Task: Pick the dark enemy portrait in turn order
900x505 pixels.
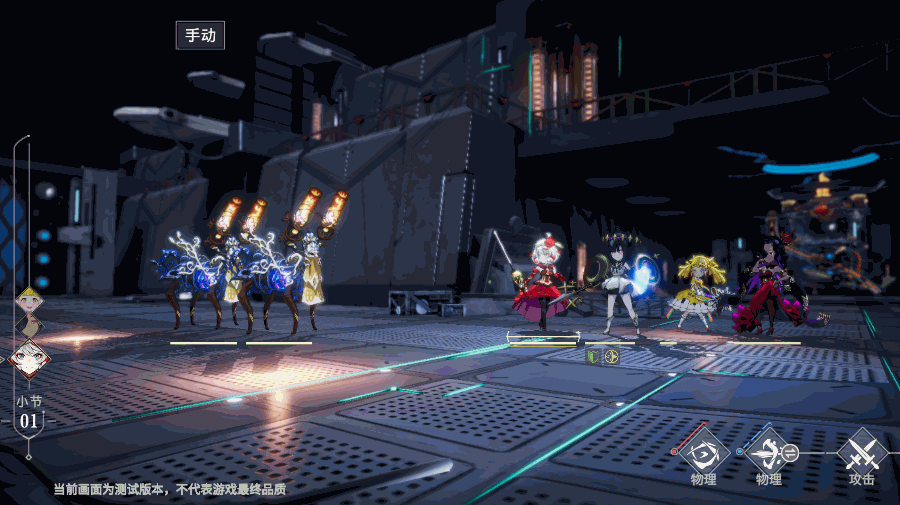Action: 31,326
